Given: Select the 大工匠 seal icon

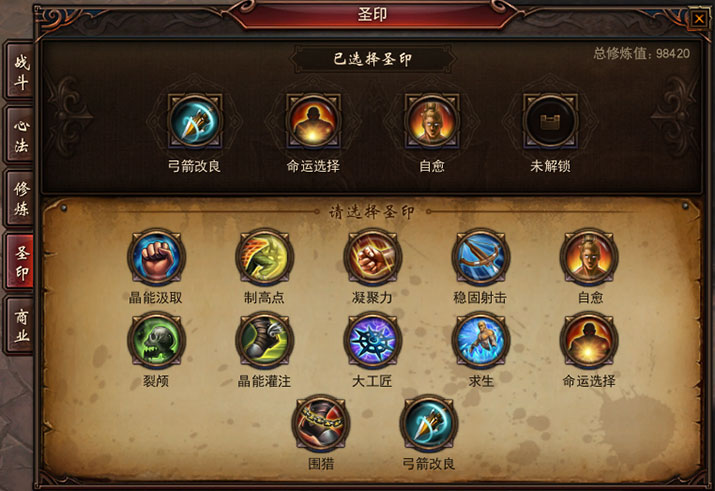Looking at the screenshot, I should click(372, 340).
